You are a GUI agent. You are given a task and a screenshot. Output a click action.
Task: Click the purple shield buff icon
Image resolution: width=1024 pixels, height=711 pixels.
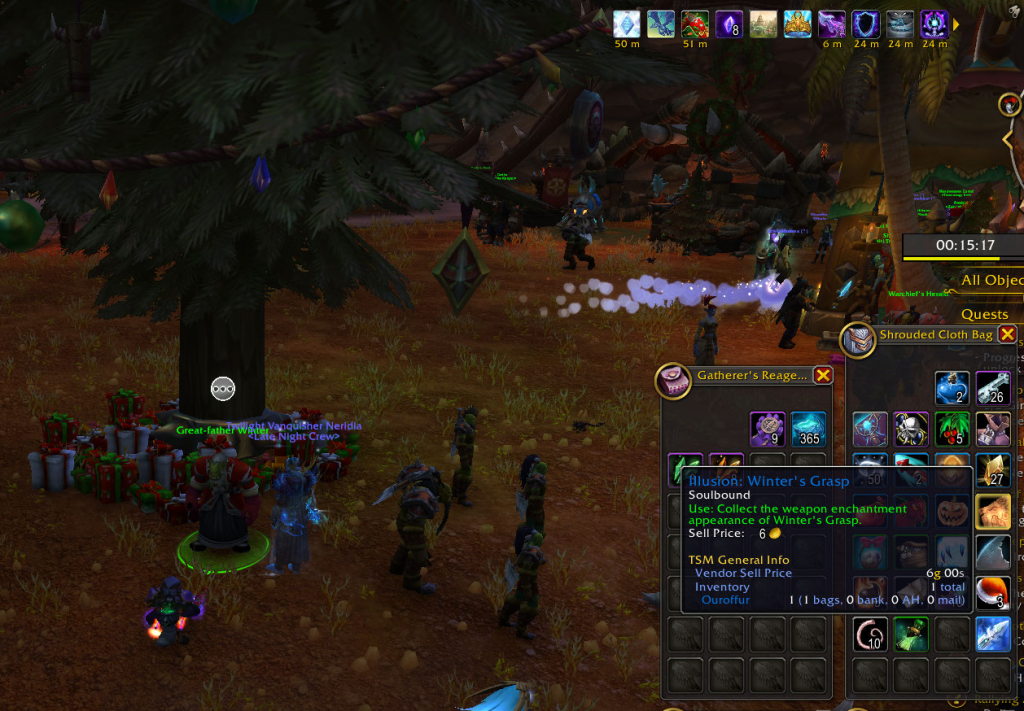click(865, 24)
